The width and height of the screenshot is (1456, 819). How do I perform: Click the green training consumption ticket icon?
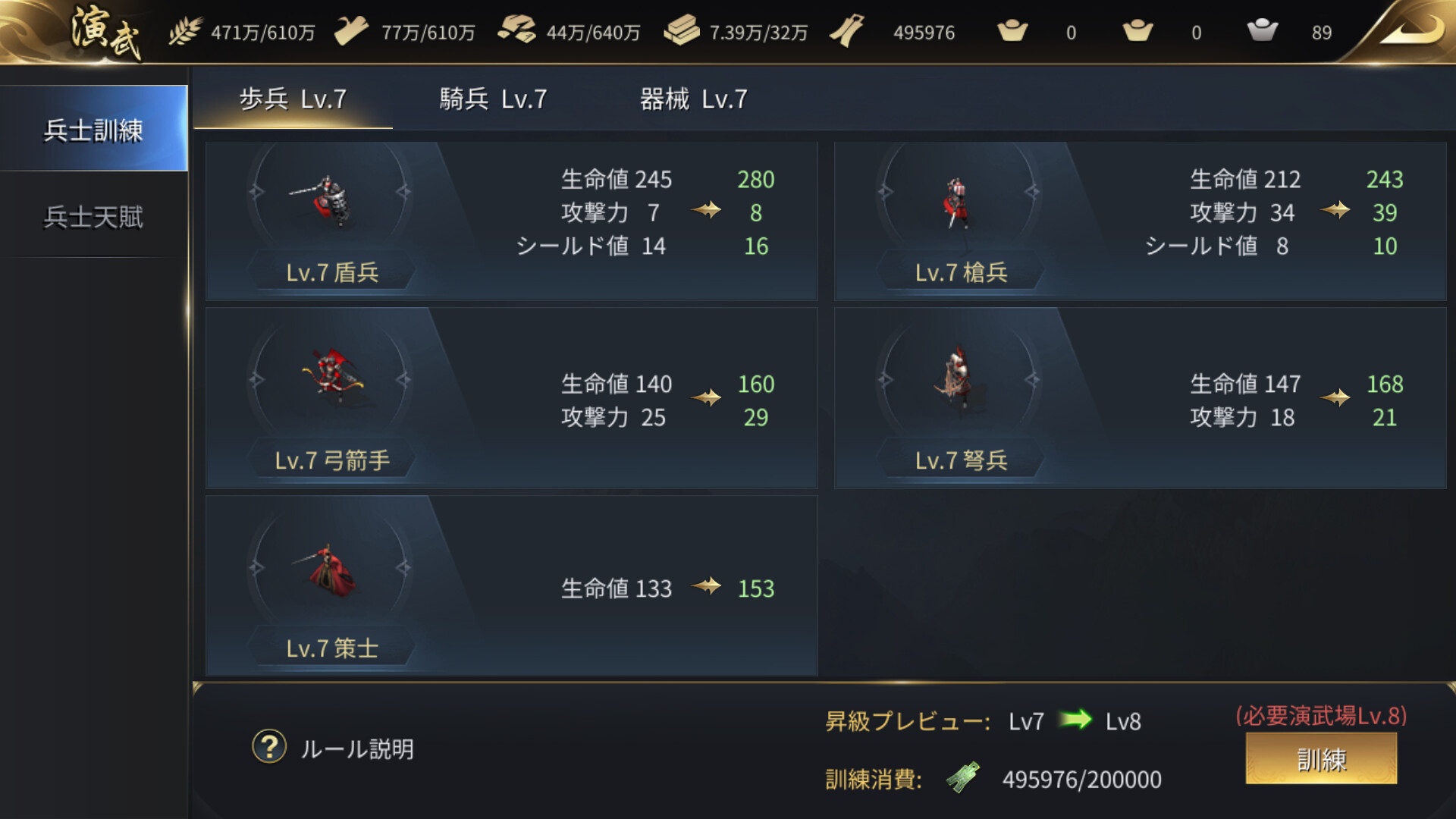point(963,779)
